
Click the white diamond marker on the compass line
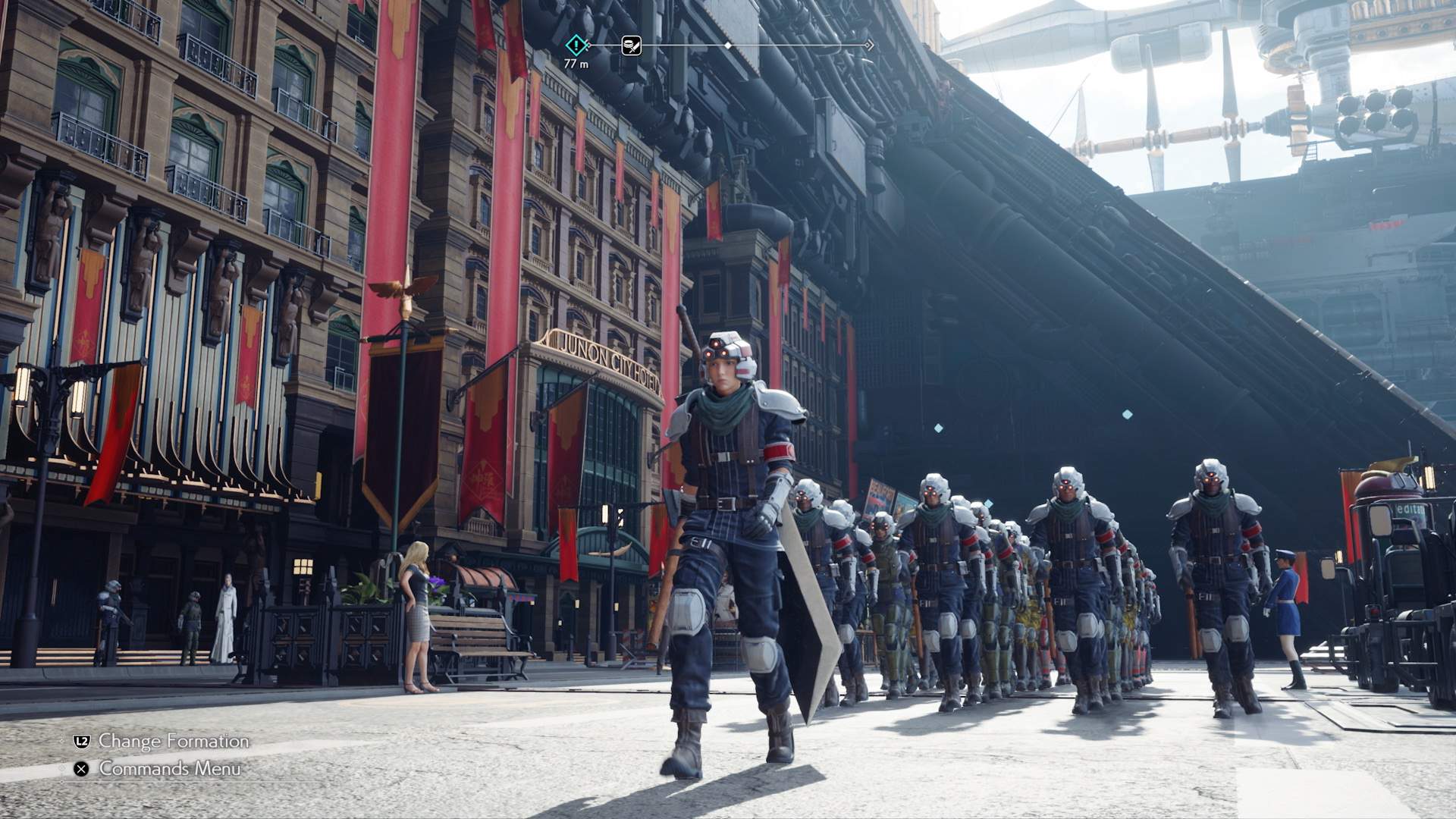click(x=729, y=45)
